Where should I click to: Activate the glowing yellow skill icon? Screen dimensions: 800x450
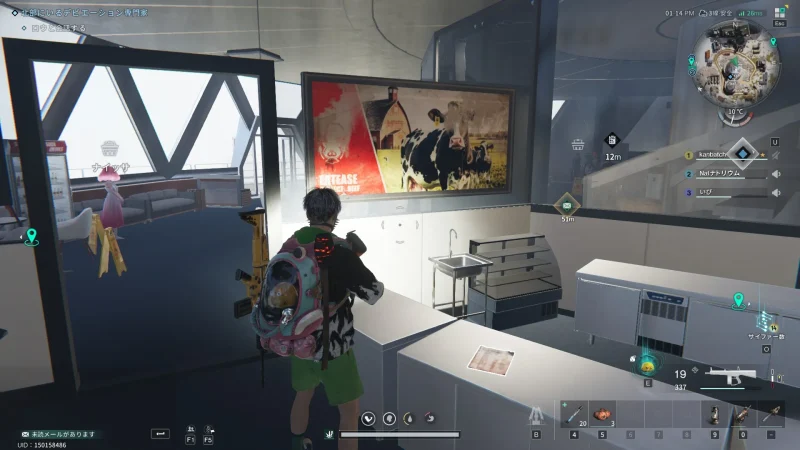point(648,362)
